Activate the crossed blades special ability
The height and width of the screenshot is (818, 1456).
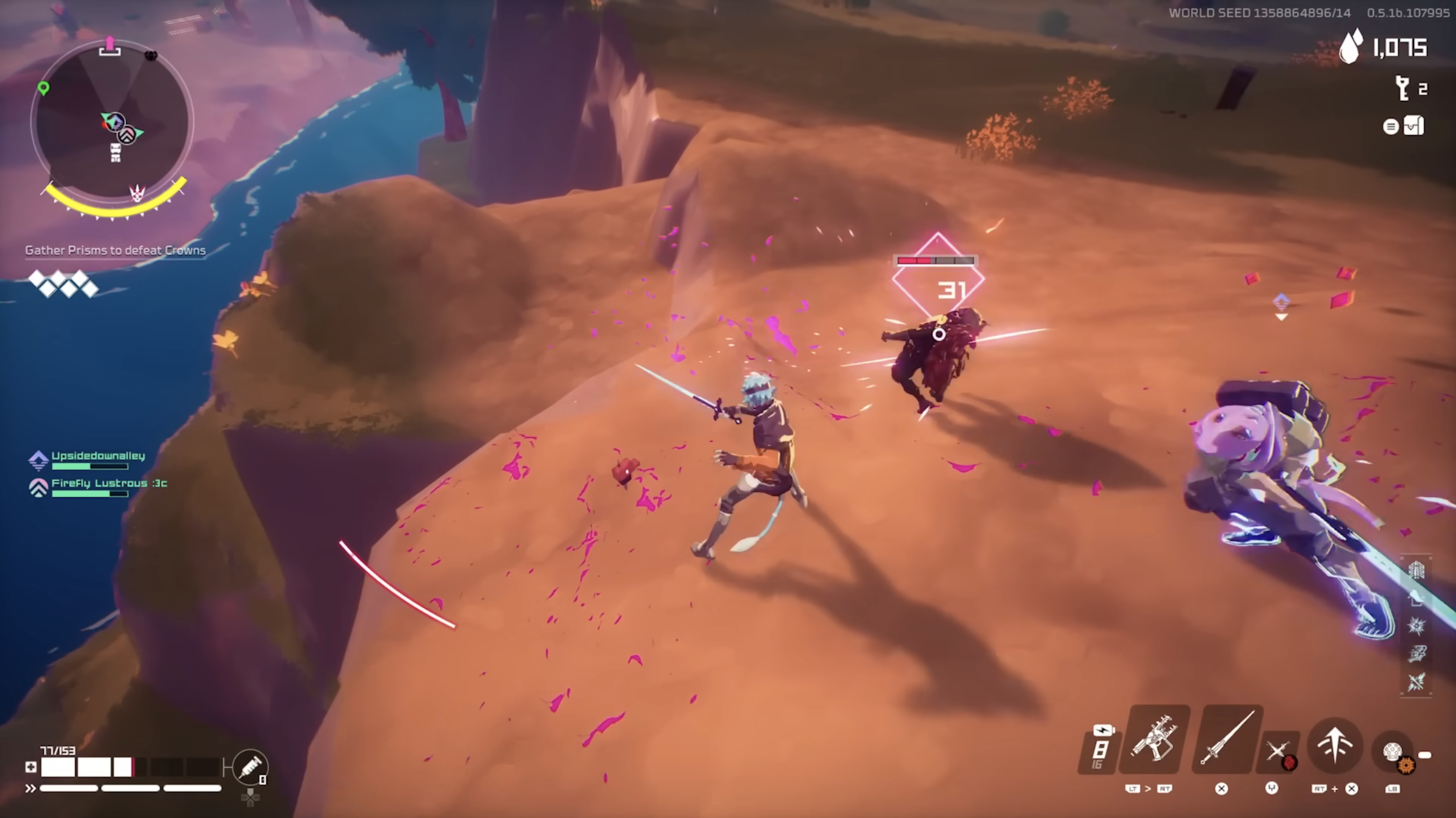click(1278, 751)
